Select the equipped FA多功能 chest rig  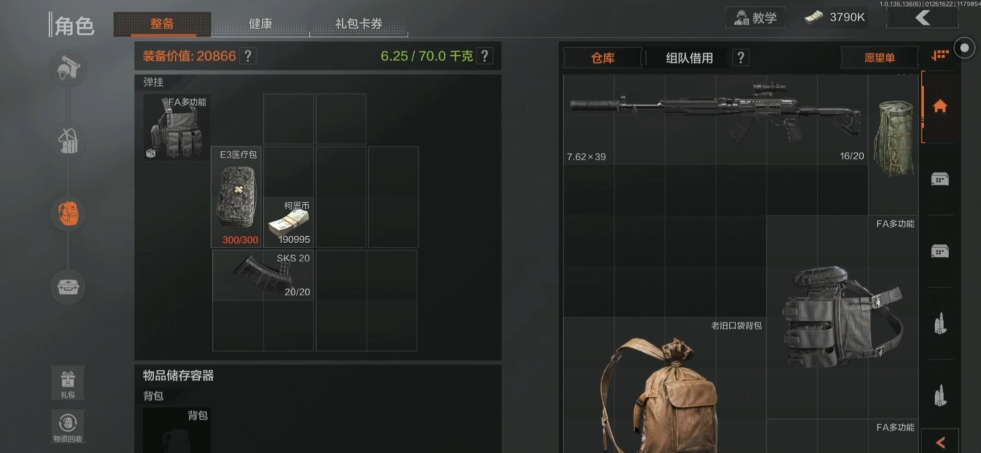click(176, 127)
